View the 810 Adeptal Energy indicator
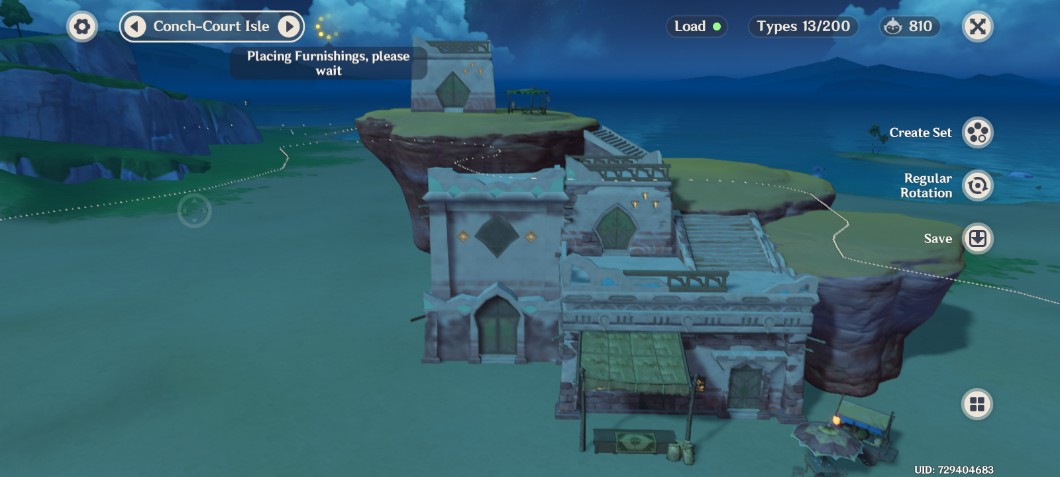1060x477 pixels. pyautogui.click(x=910, y=27)
